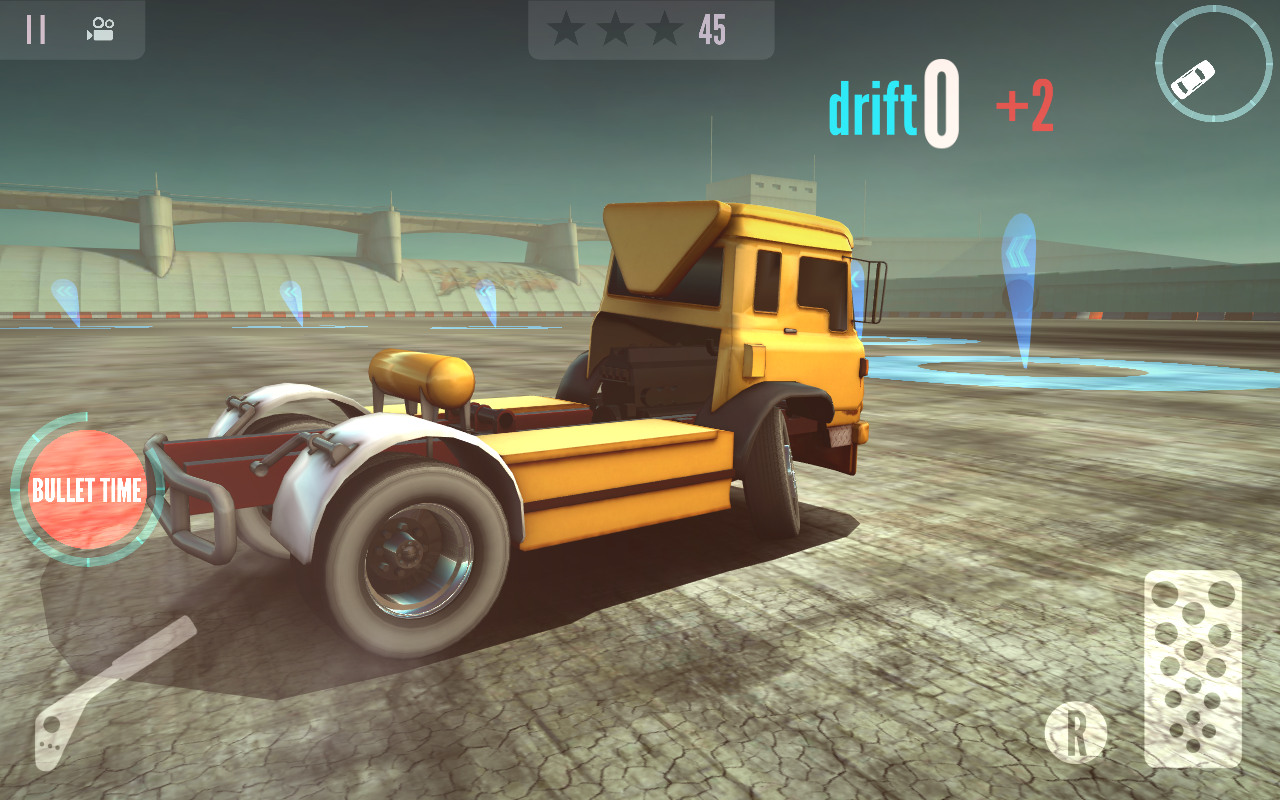Tap the red +2 bonus score
The width and height of the screenshot is (1280, 800).
click(x=1022, y=104)
